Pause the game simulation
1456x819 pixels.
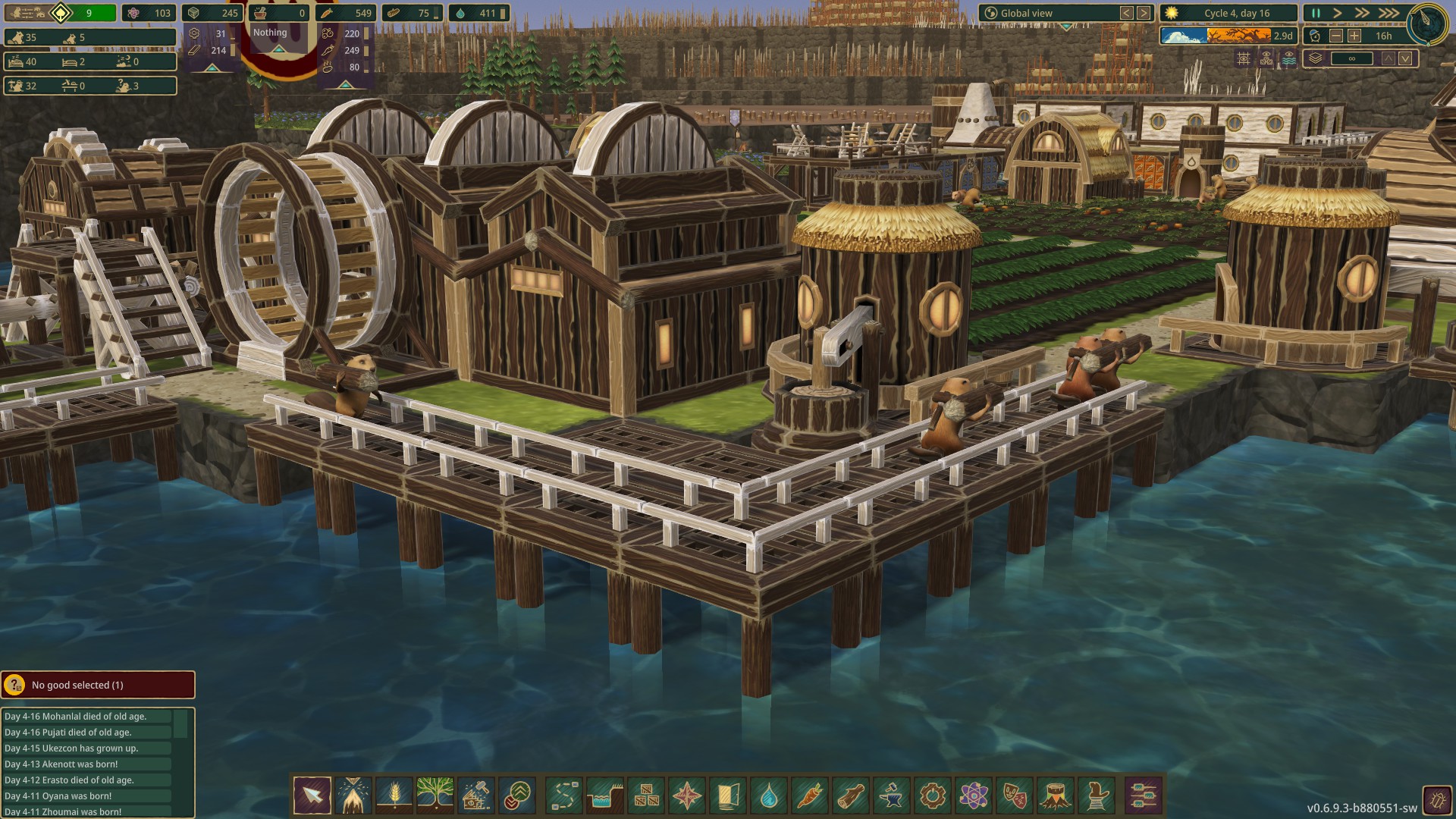coord(1317,12)
